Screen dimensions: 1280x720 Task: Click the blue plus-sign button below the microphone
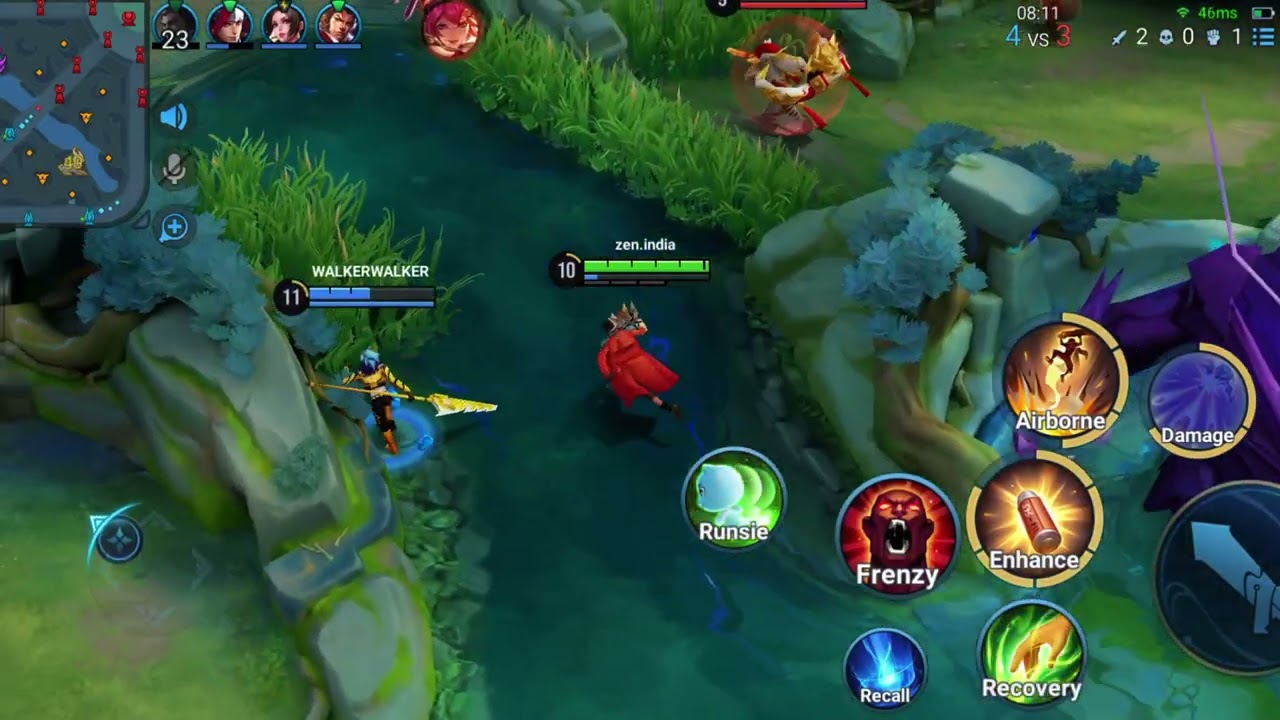(174, 228)
